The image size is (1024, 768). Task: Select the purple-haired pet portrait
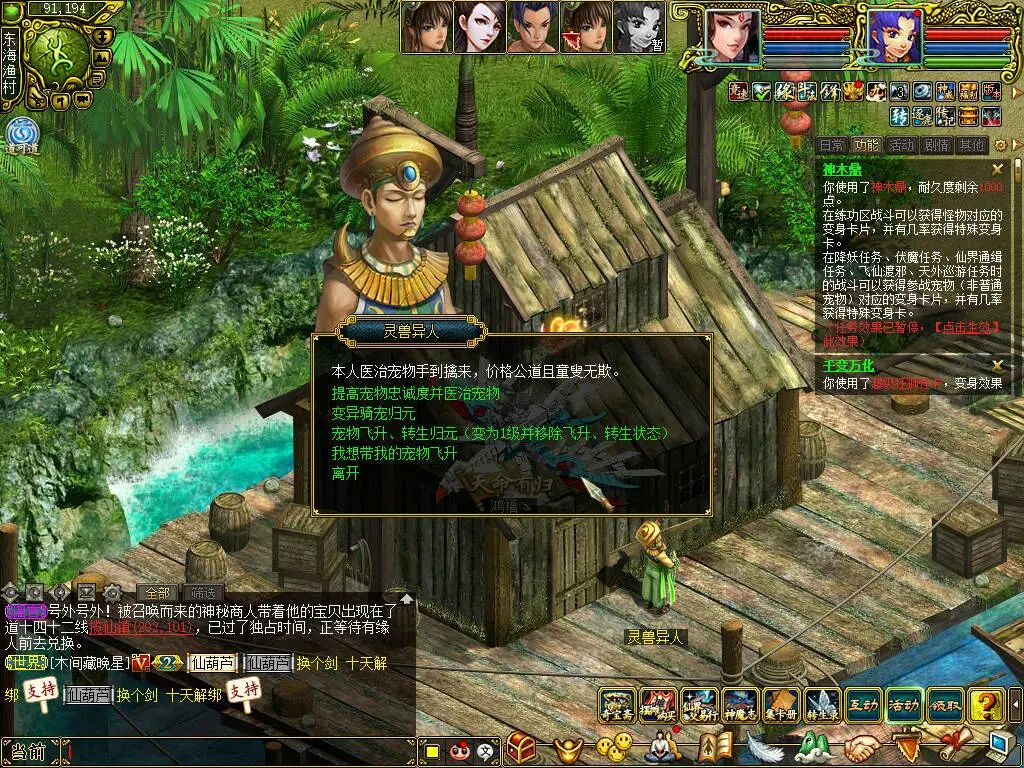click(x=894, y=37)
